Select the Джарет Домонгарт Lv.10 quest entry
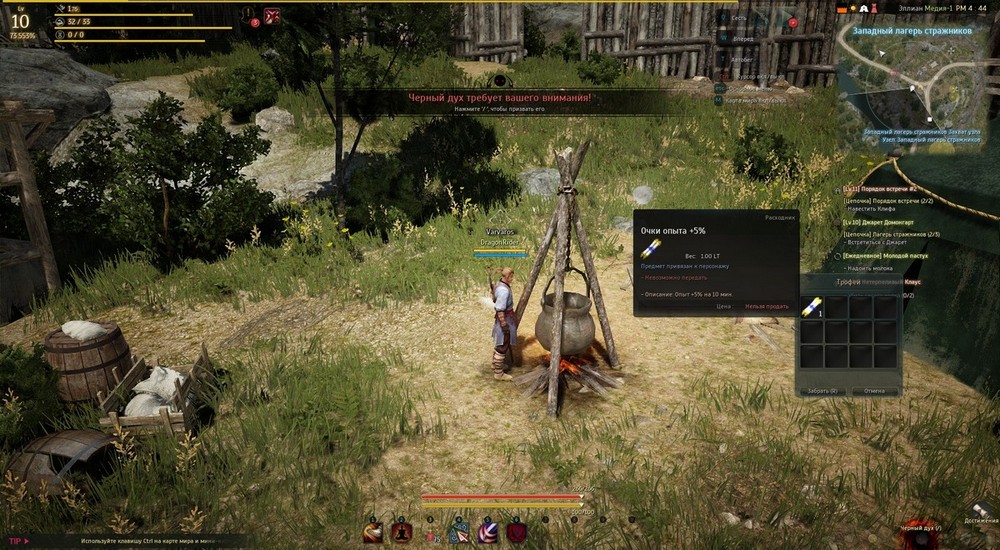The width and height of the screenshot is (1000, 550). pos(896,222)
